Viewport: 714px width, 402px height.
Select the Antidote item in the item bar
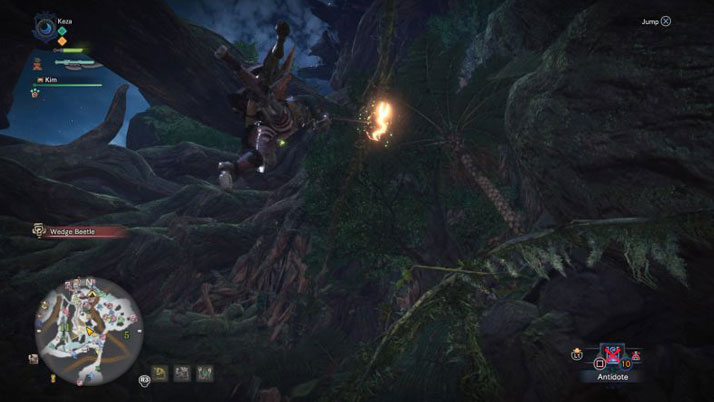tap(611, 356)
